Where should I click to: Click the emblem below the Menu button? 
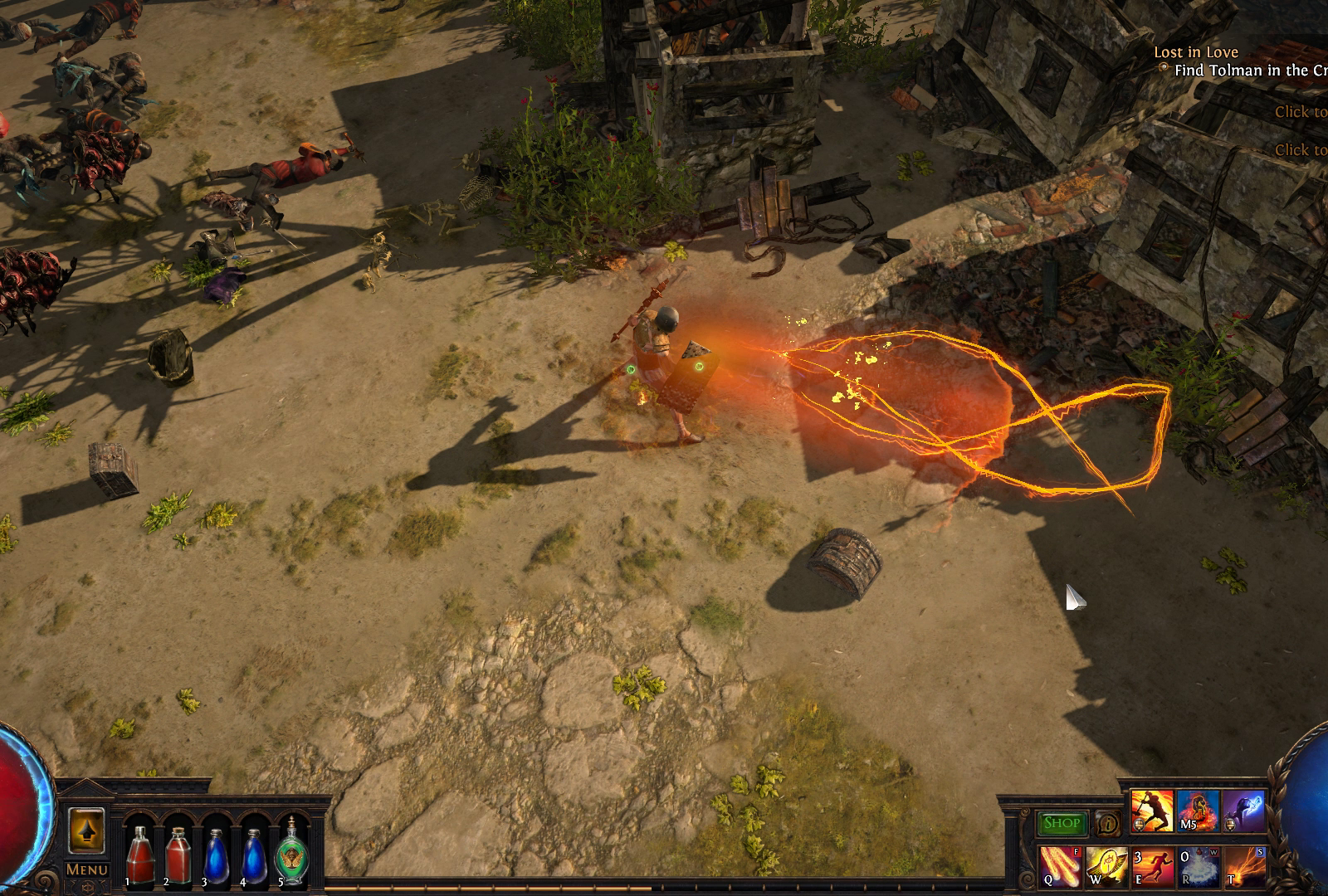86,886
